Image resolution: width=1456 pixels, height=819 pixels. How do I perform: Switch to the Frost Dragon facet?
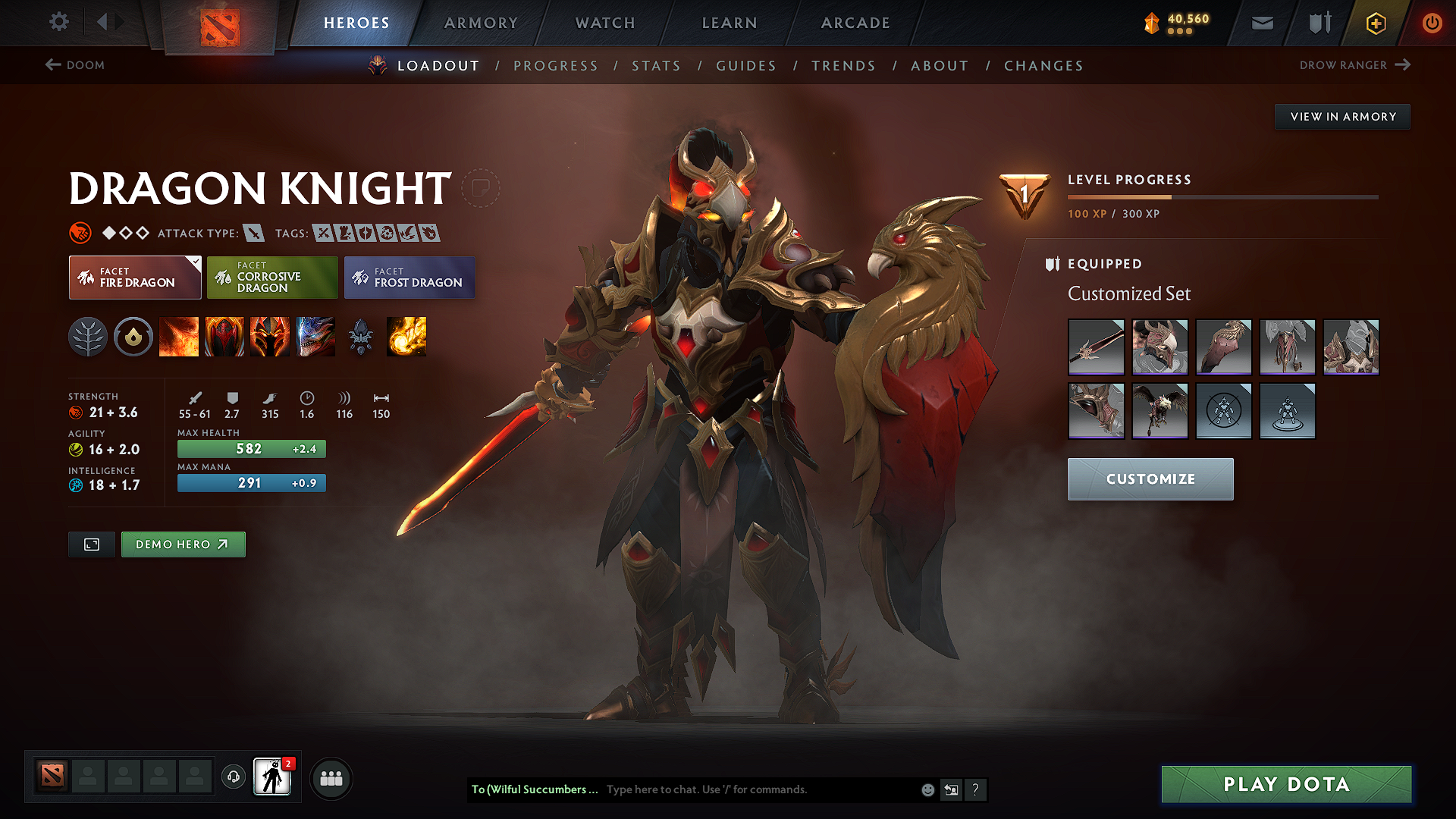[409, 278]
